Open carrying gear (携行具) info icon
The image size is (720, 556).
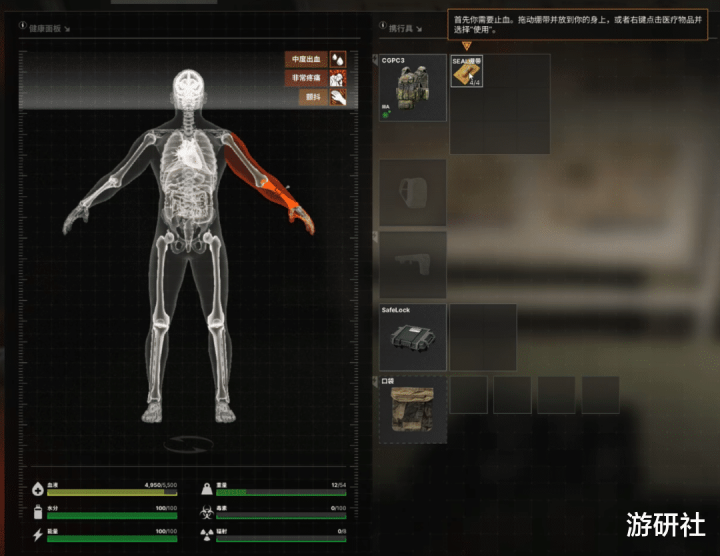[x=383, y=27]
